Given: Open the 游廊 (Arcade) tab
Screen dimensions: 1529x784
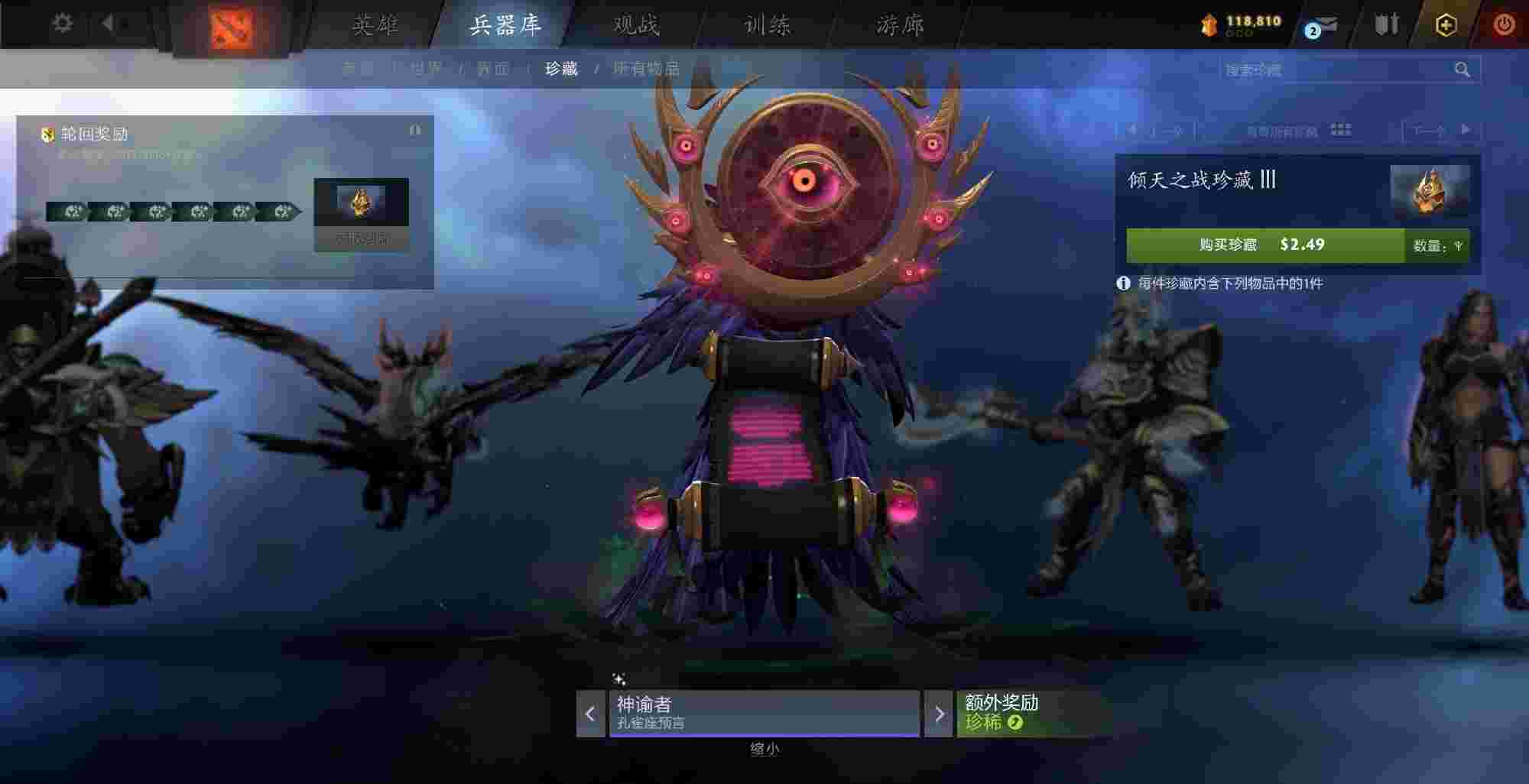Looking at the screenshot, I should click(x=900, y=25).
